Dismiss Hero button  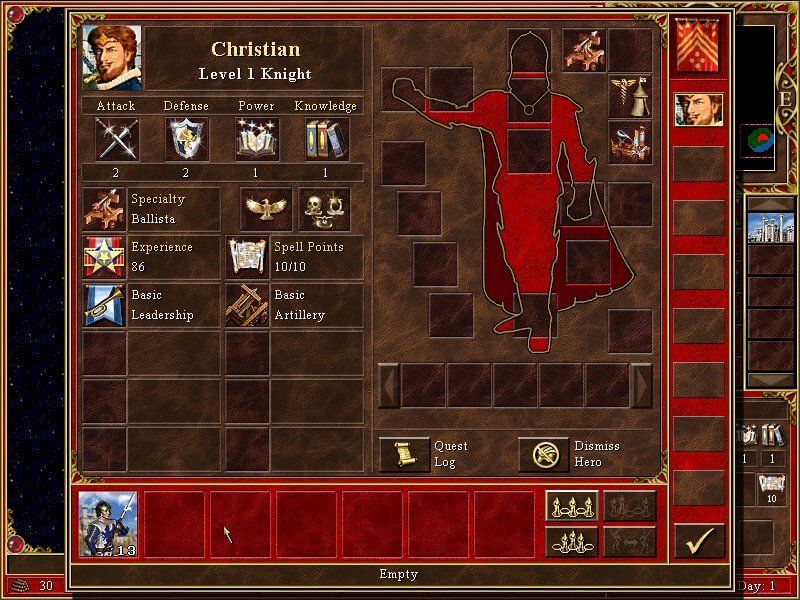(543, 454)
